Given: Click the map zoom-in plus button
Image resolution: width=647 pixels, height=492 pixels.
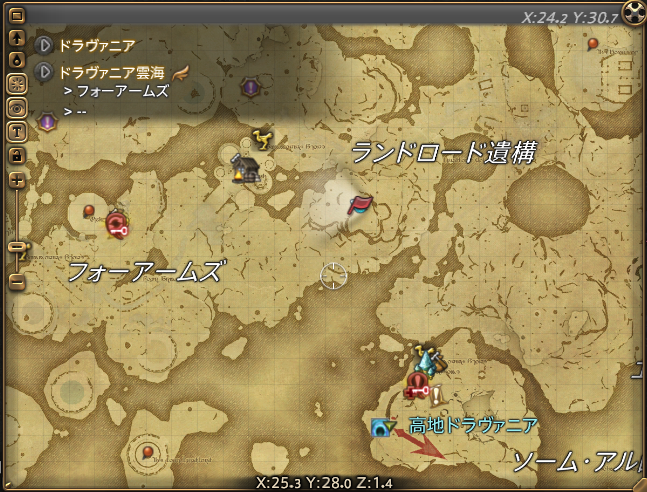Looking at the screenshot, I should pos(16,180).
